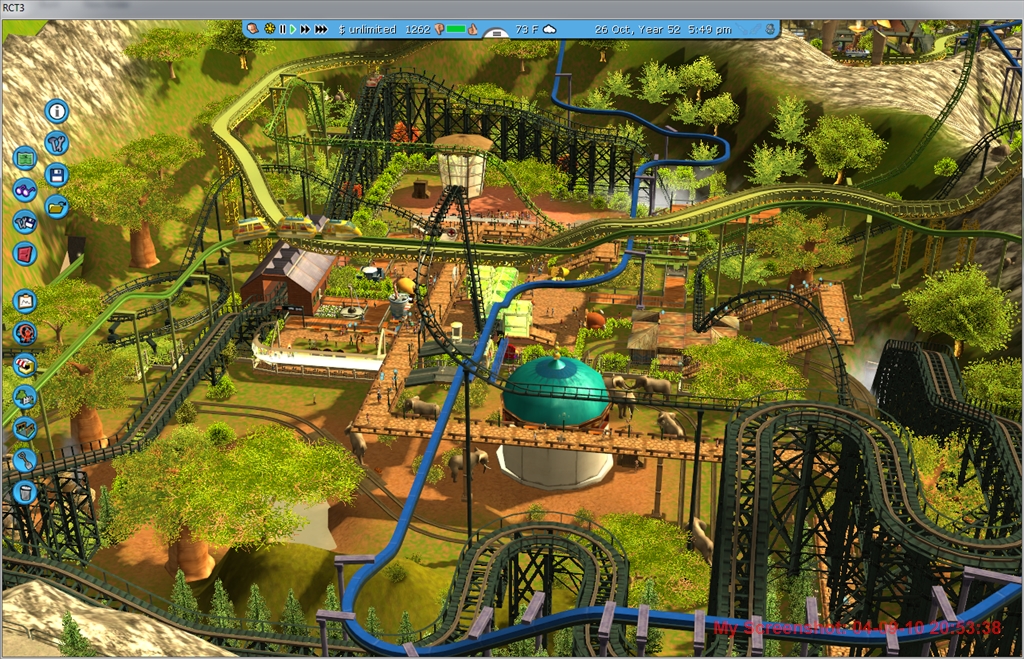The image size is (1024, 659).
Task: Open the paths and queue lines icon
Action: pos(25,428)
